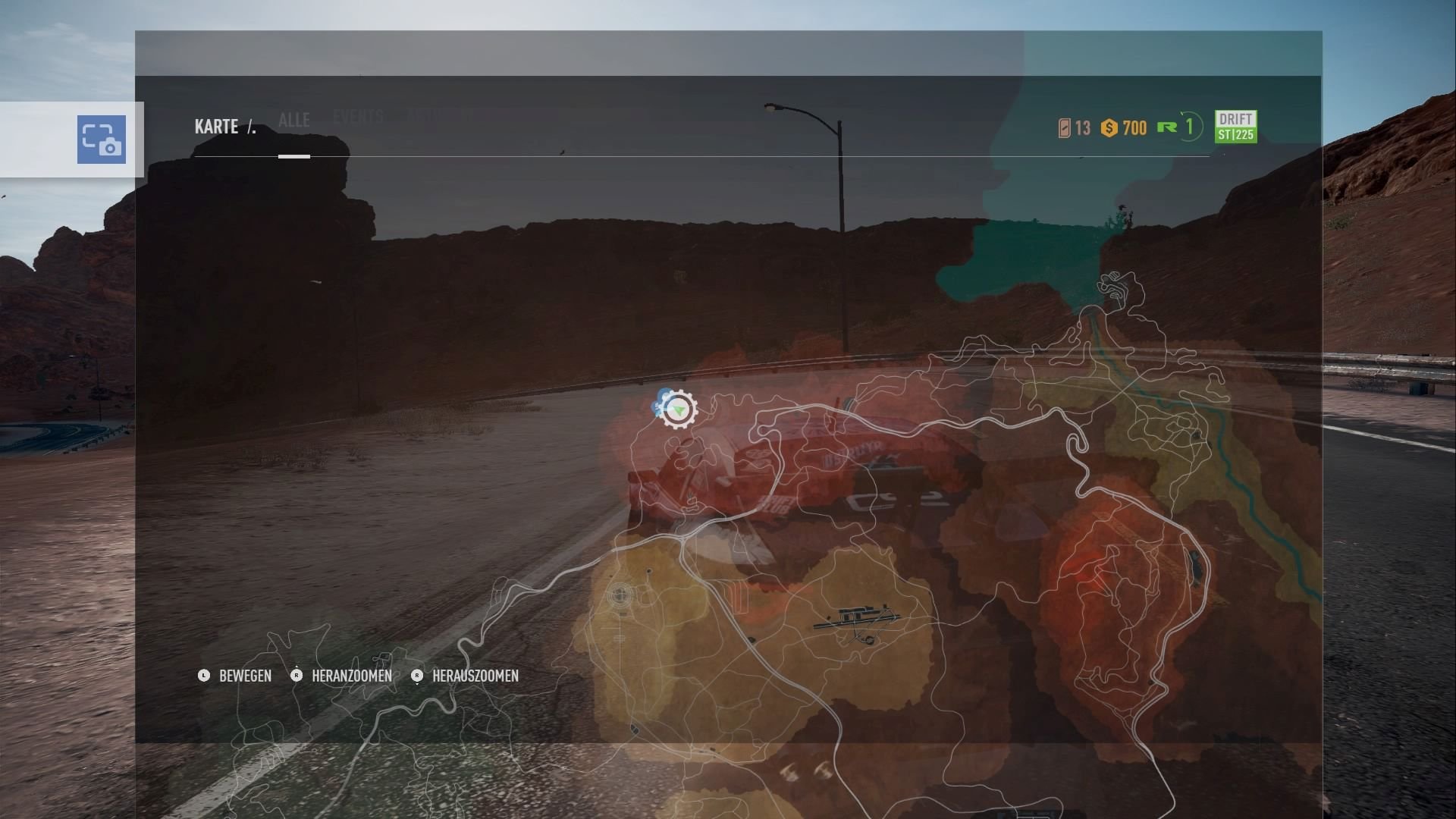Click the cash icon showing $700
The image size is (1456, 819).
tap(1109, 128)
